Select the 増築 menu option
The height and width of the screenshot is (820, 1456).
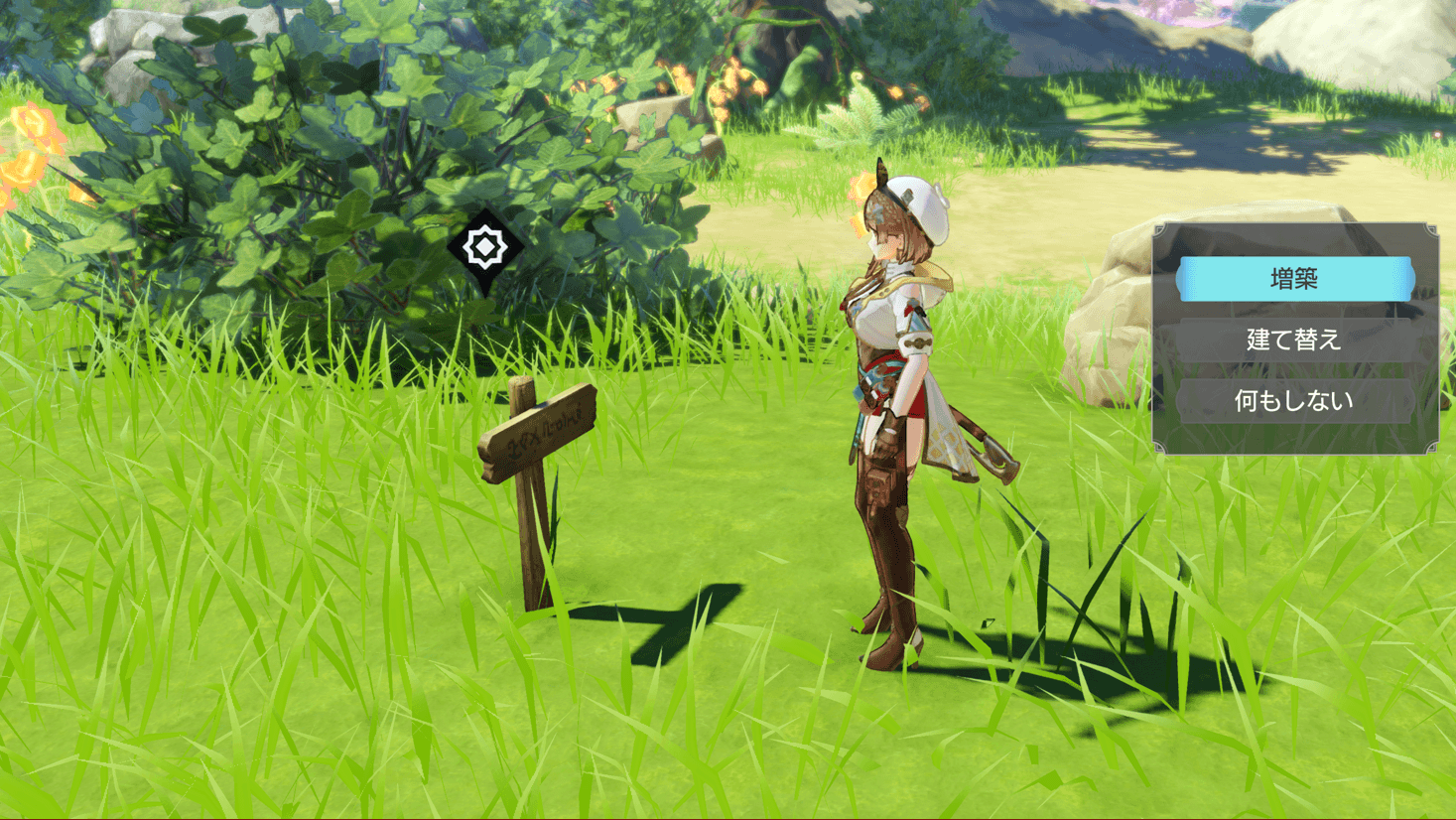(x=1294, y=279)
